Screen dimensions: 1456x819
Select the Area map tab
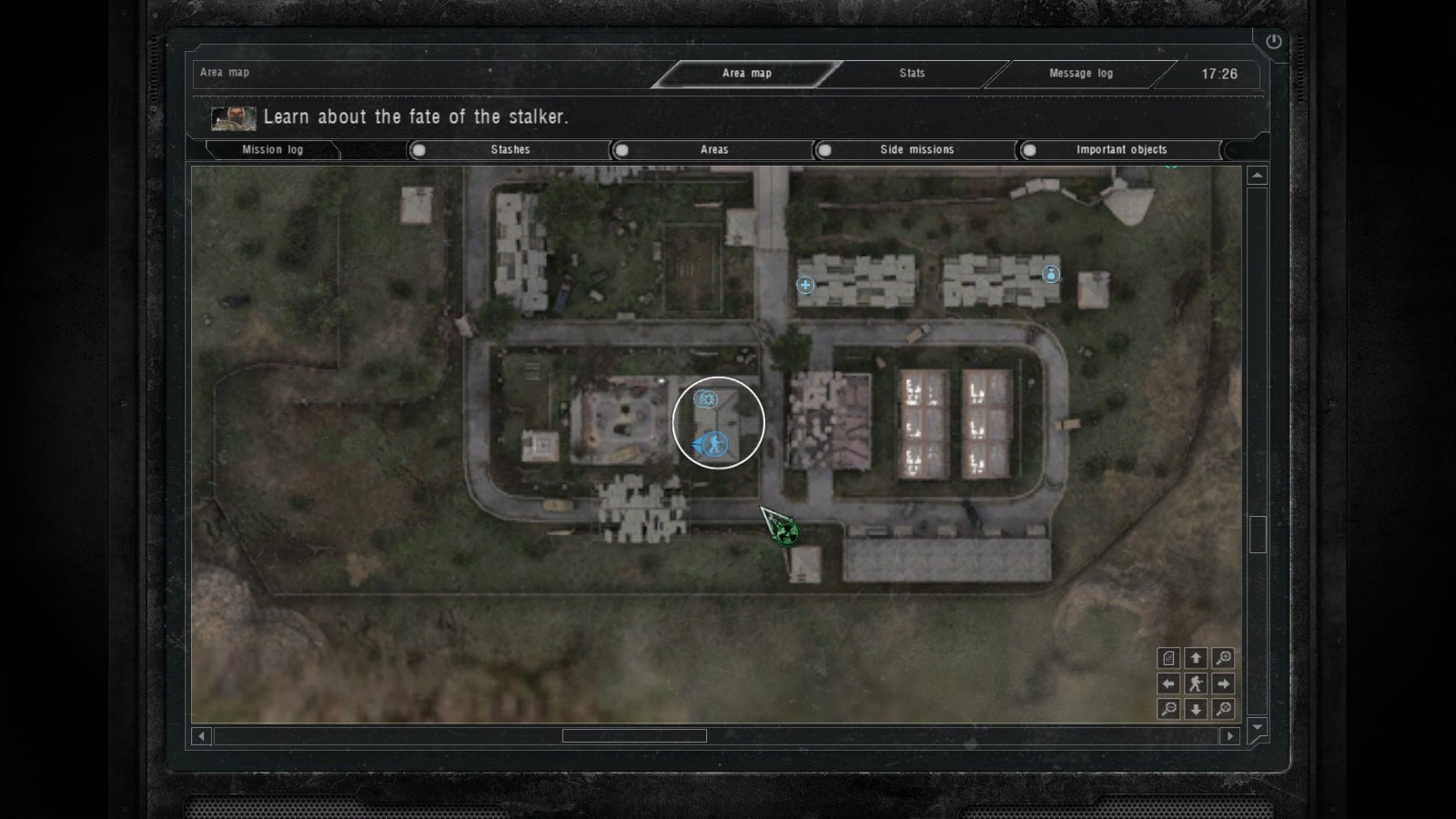(x=746, y=74)
